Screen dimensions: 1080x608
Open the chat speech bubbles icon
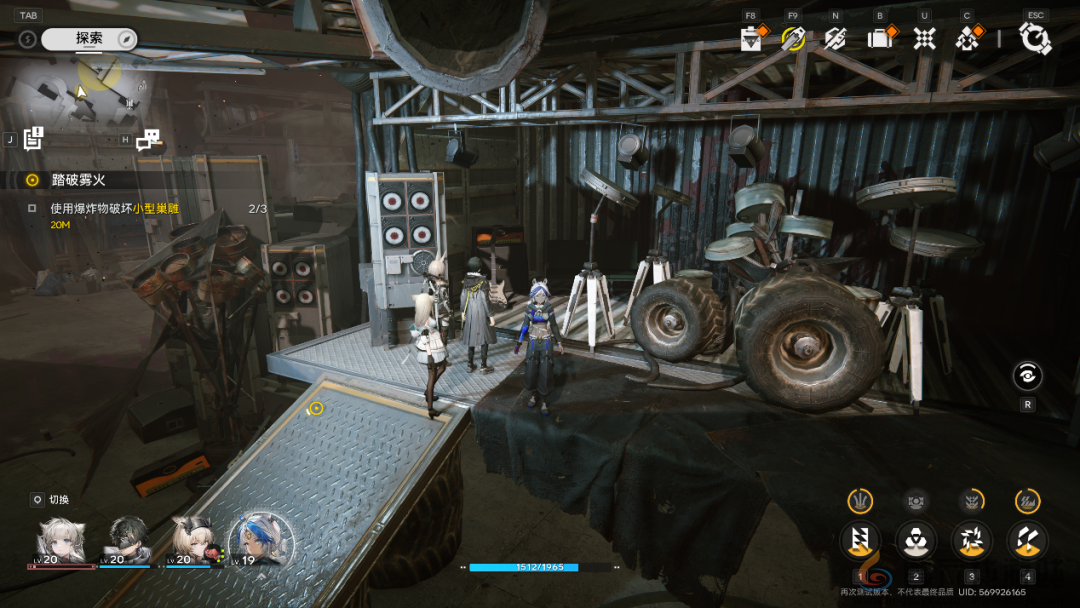[x=148, y=140]
